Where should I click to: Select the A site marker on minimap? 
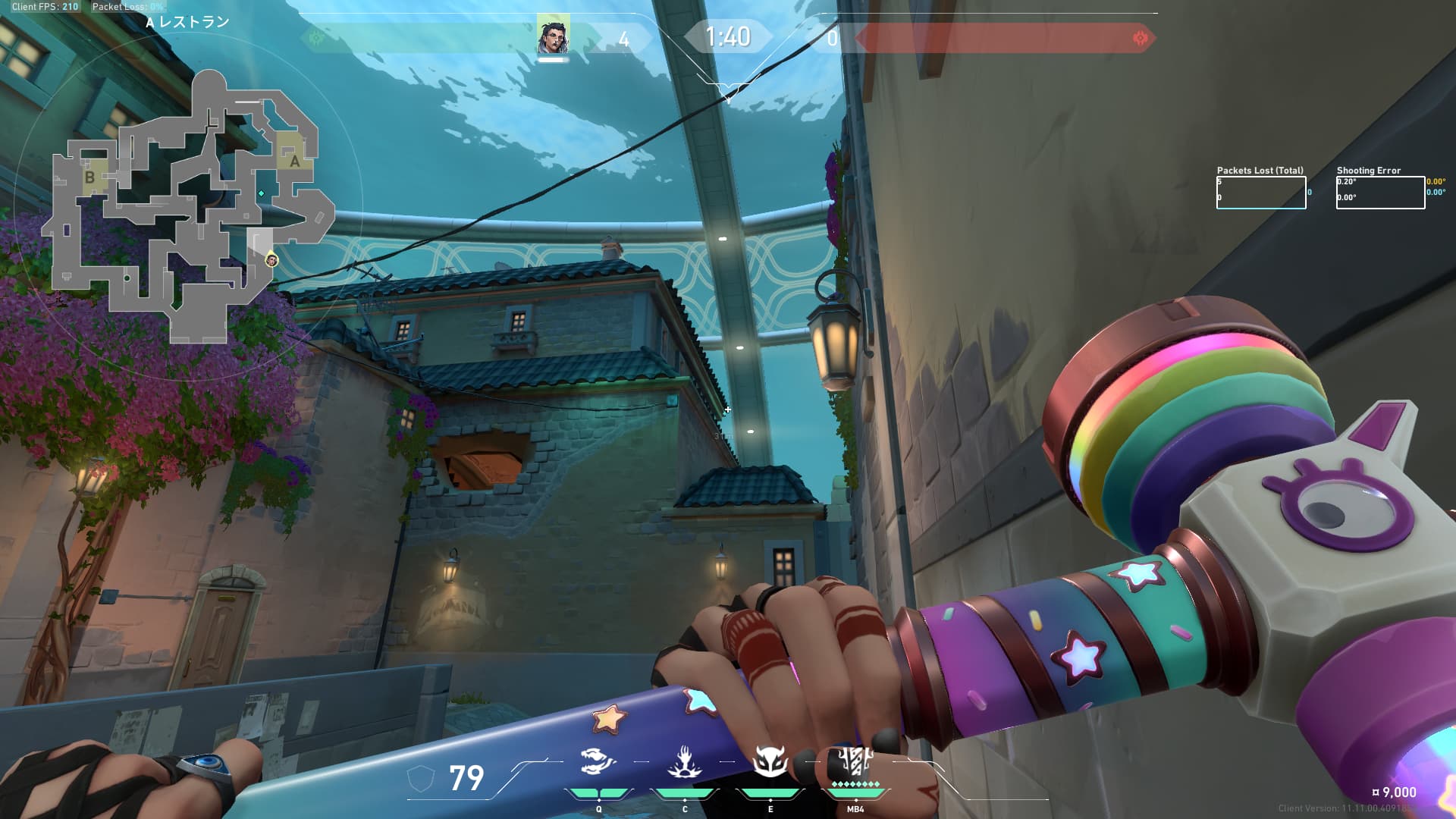(x=294, y=161)
